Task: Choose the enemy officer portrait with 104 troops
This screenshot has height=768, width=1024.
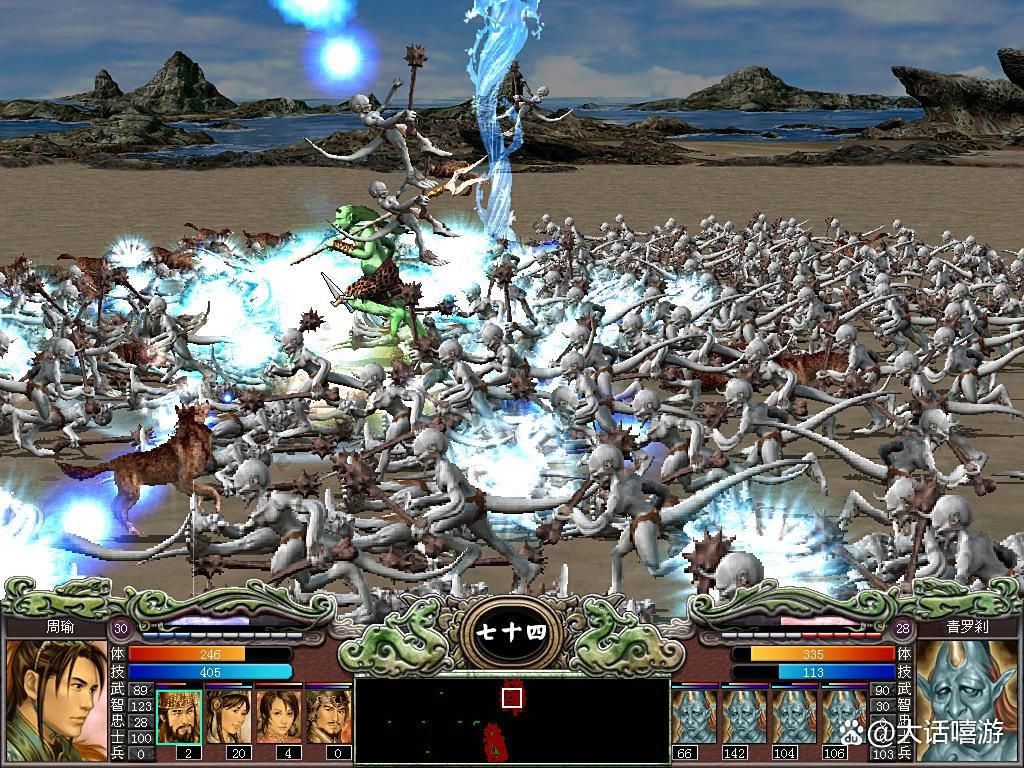Action: [x=794, y=716]
